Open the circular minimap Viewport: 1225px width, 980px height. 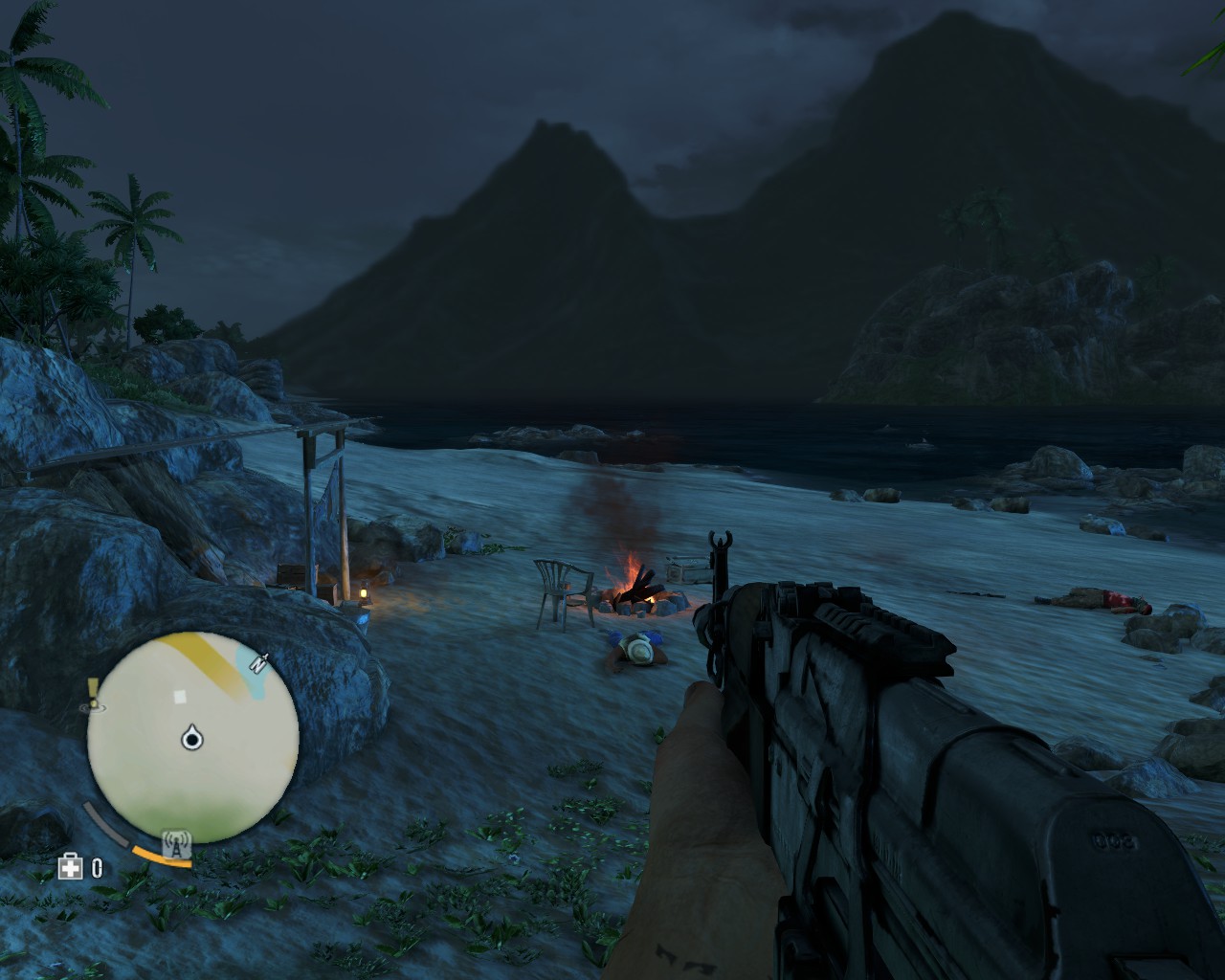coord(192,738)
